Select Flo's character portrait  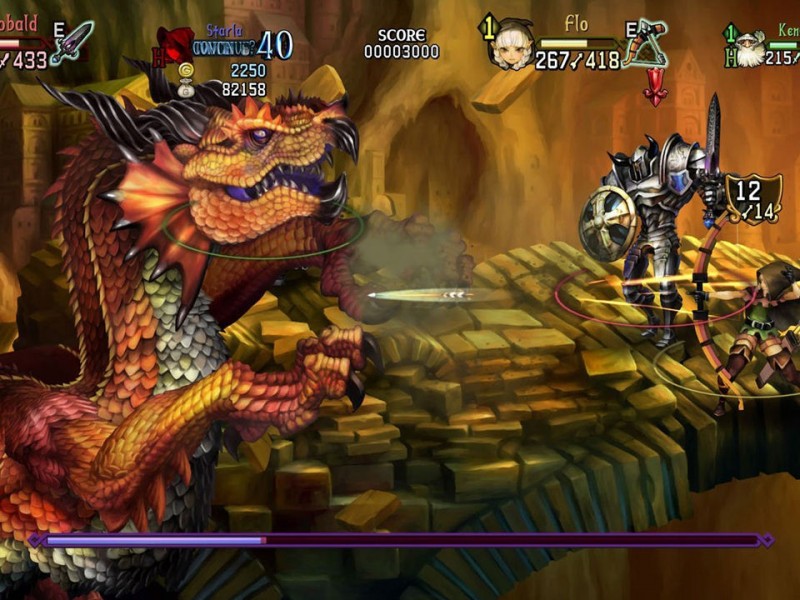pos(511,44)
